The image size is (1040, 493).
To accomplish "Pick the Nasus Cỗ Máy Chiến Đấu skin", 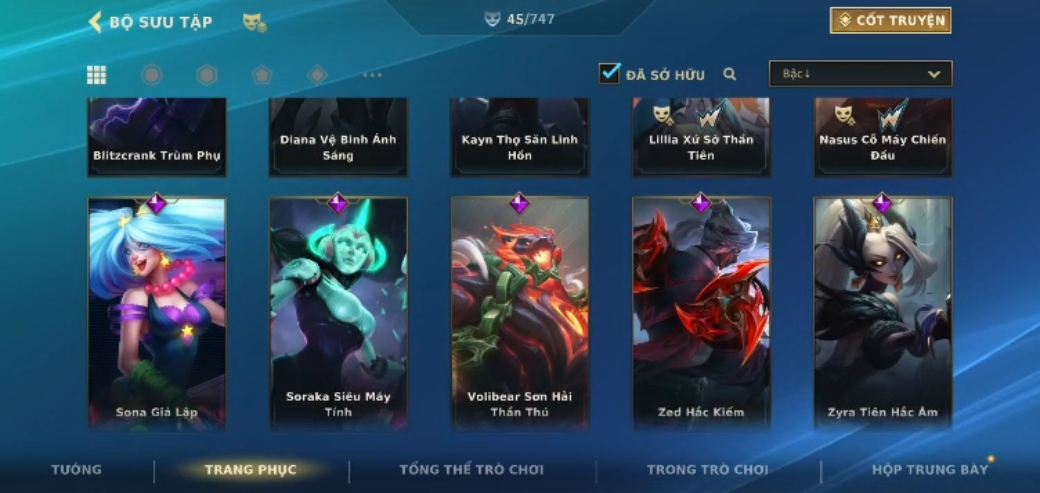I will pos(882,137).
